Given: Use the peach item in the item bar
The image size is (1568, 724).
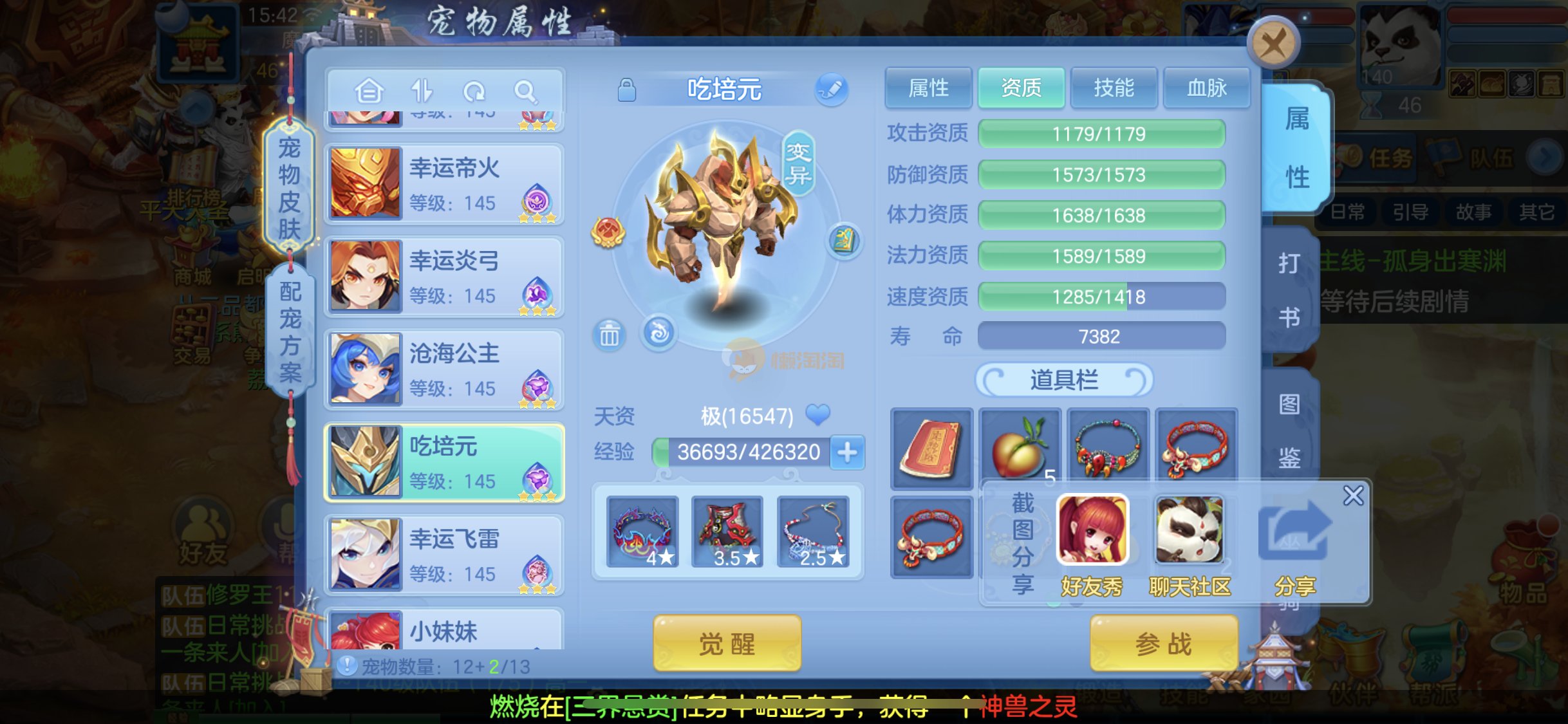Looking at the screenshot, I should (1020, 449).
